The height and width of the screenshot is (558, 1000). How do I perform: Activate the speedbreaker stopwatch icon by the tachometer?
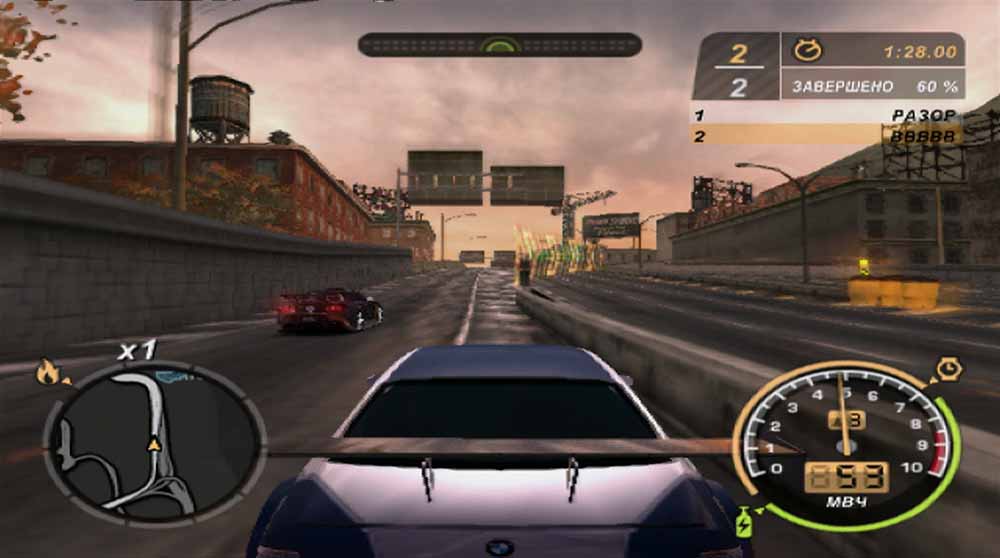click(x=948, y=370)
